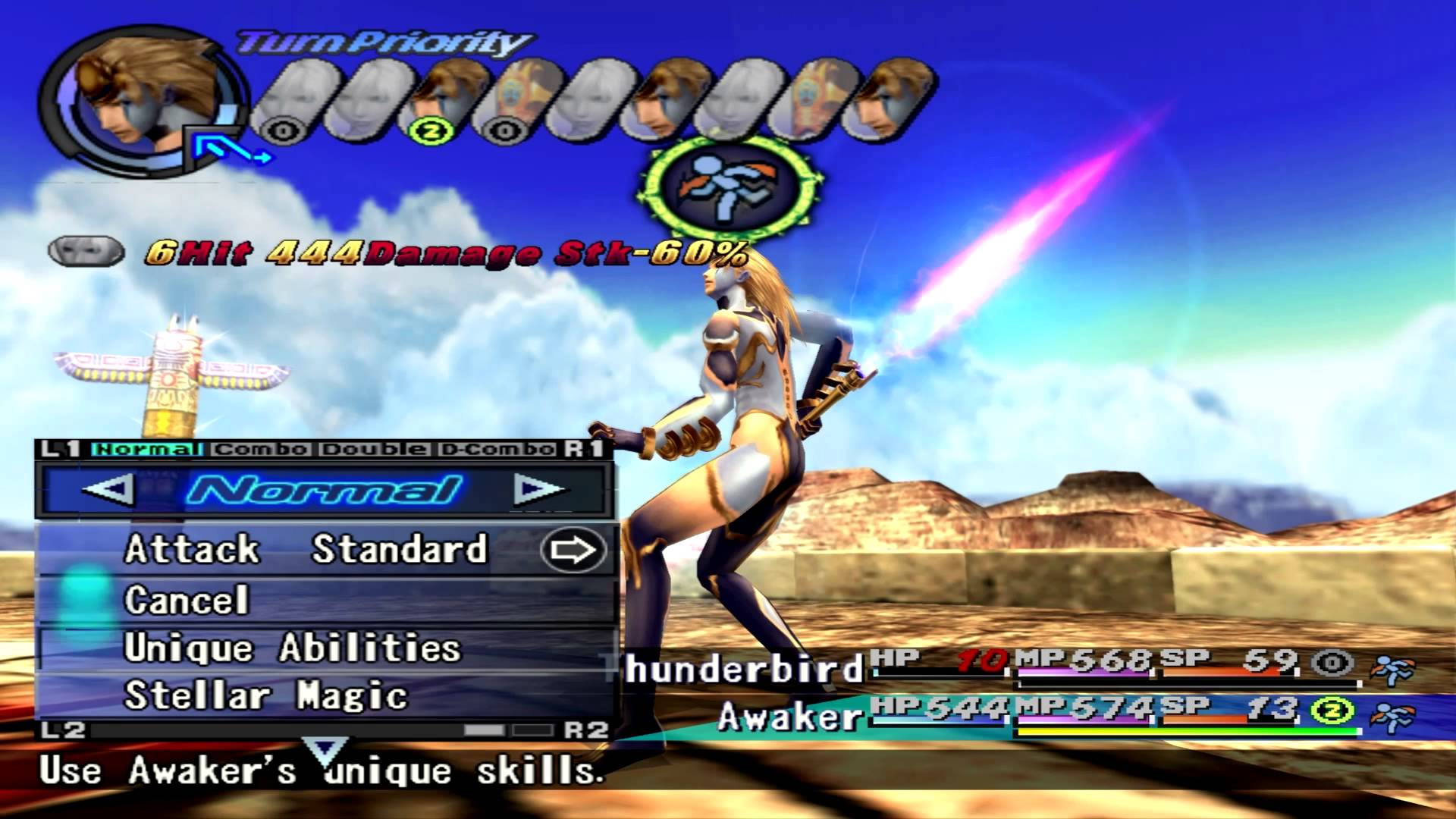Switch to the D-Combo tab
The height and width of the screenshot is (819, 1456).
pyautogui.click(x=497, y=449)
